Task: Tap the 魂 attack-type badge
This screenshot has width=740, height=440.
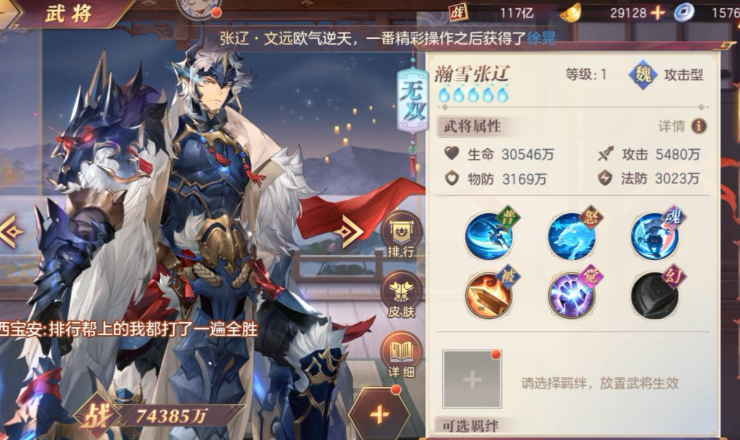Action: (643, 75)
